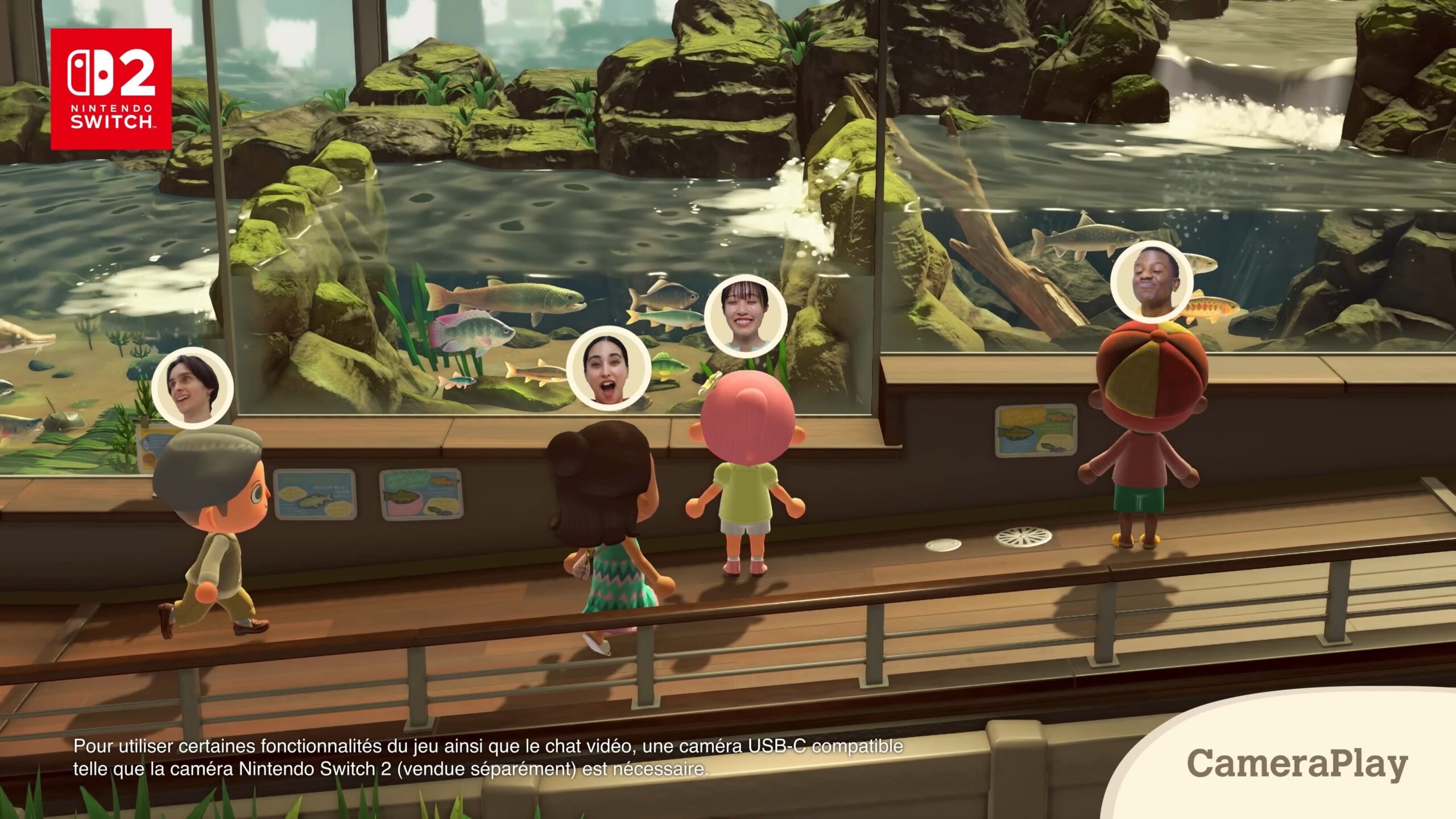The height and width of the screenshot is (819, 1456).
Task: Click the Nintendo Switch 2 logo
Action: click(111, 89)
